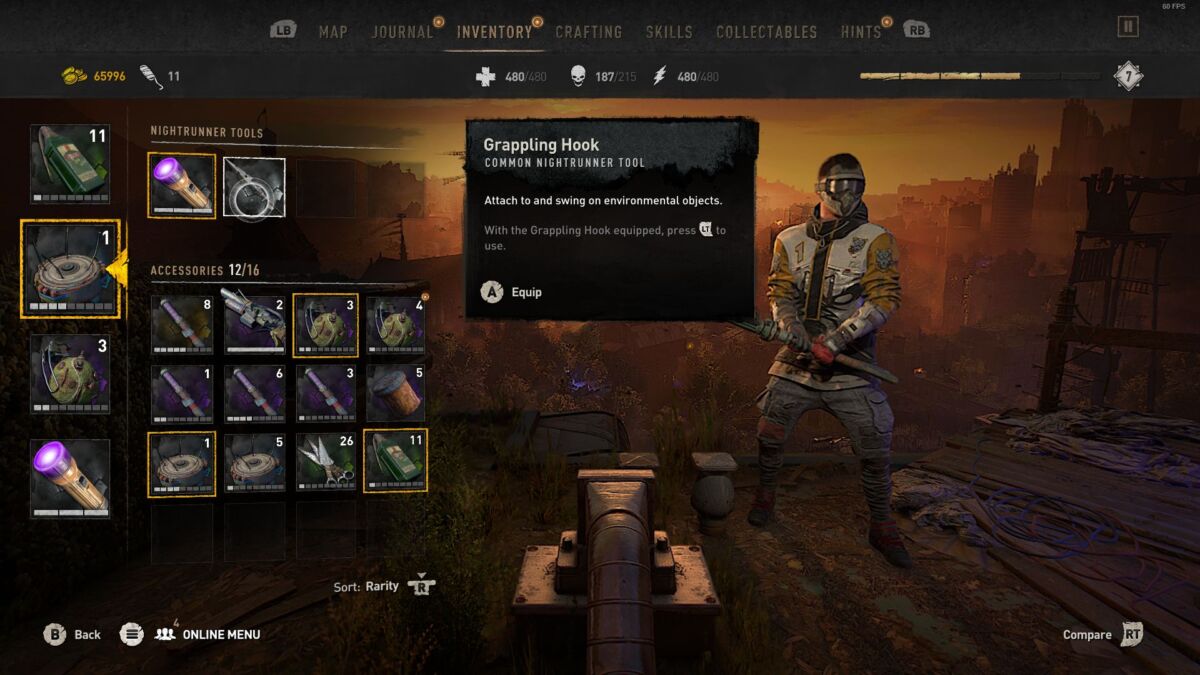
Task: Pick the pipe bomb stack of 8
Action: tap(182, 325)
